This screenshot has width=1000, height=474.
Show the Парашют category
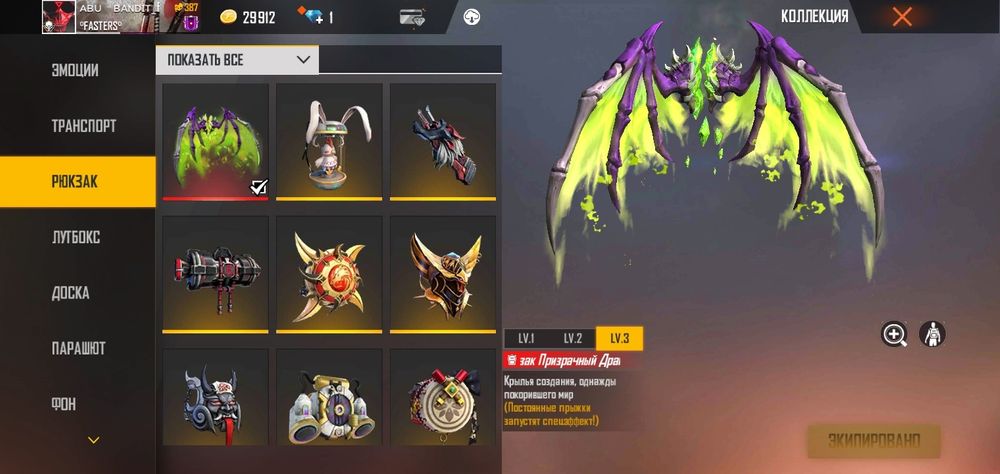78,349
